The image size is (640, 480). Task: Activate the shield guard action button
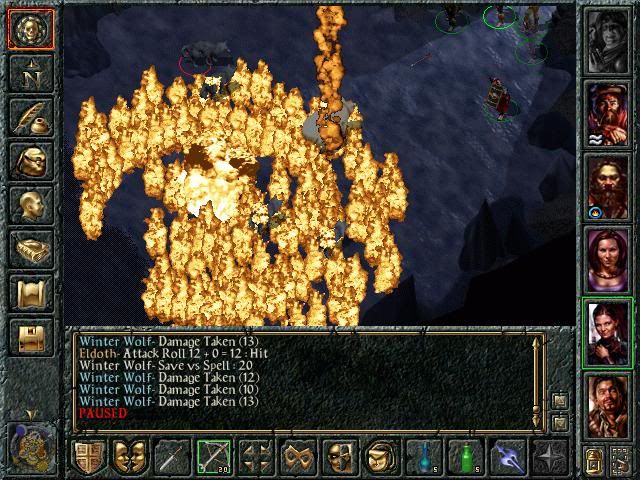point(88,457)
